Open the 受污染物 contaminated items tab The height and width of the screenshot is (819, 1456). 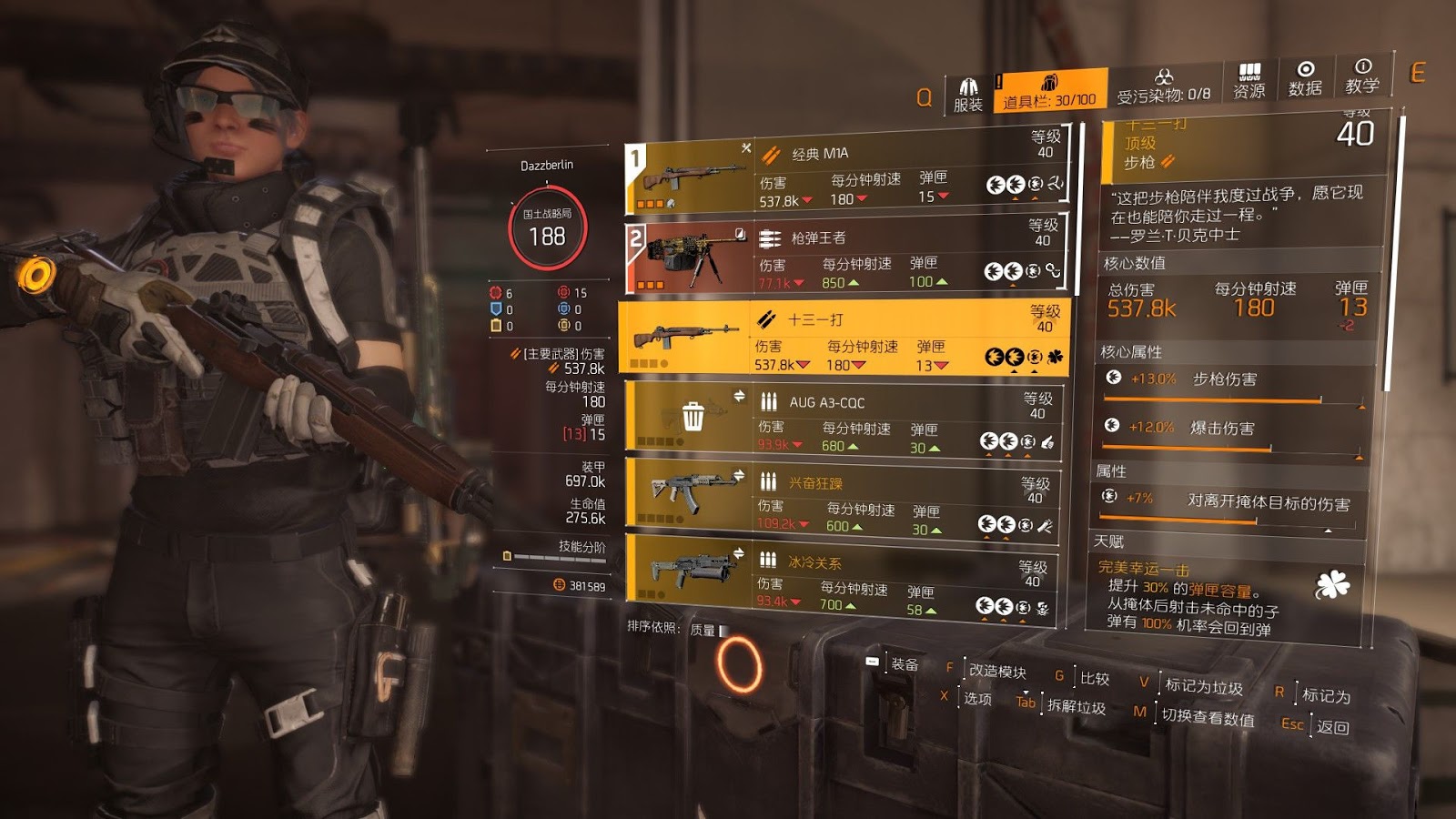1163,86
